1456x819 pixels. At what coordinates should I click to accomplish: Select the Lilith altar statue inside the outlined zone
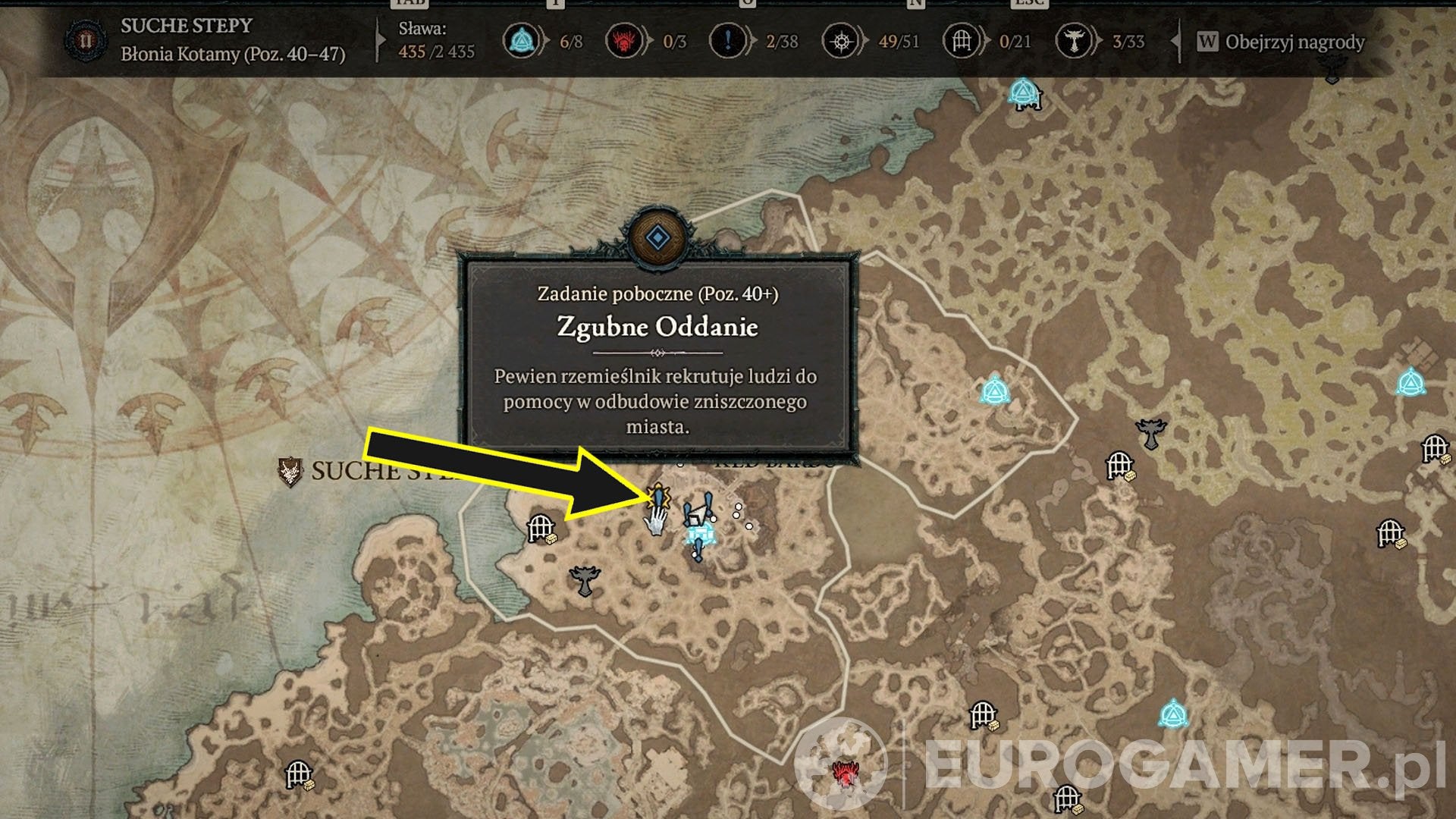585,581
